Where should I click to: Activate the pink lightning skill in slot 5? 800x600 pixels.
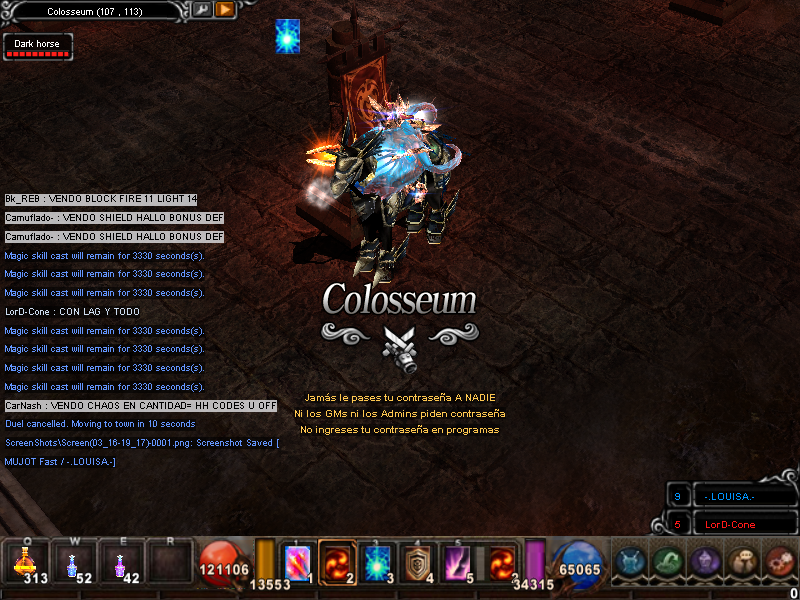click(x=457, y=562)
